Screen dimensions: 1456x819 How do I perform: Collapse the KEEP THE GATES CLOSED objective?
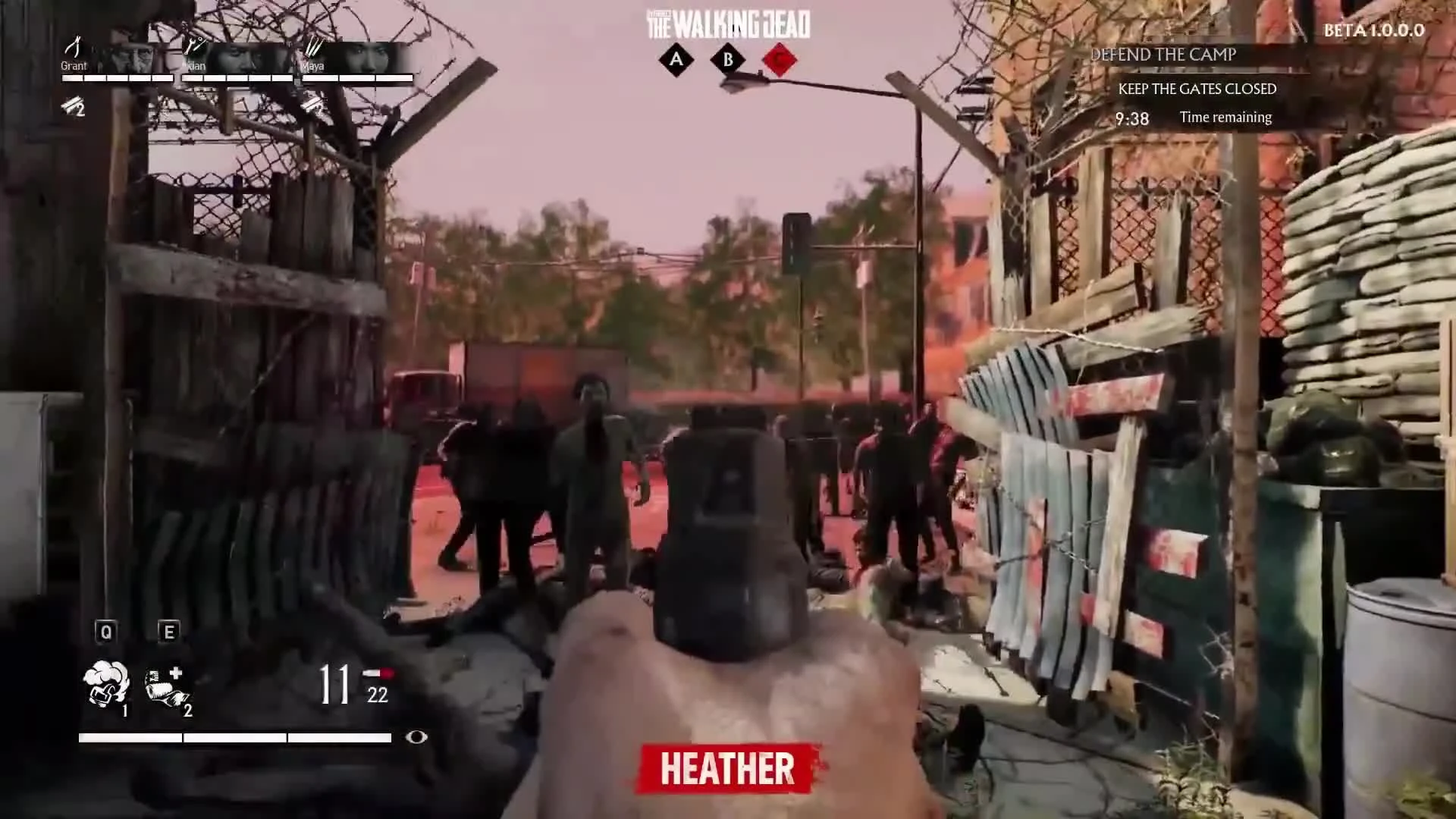point(1197,89)
